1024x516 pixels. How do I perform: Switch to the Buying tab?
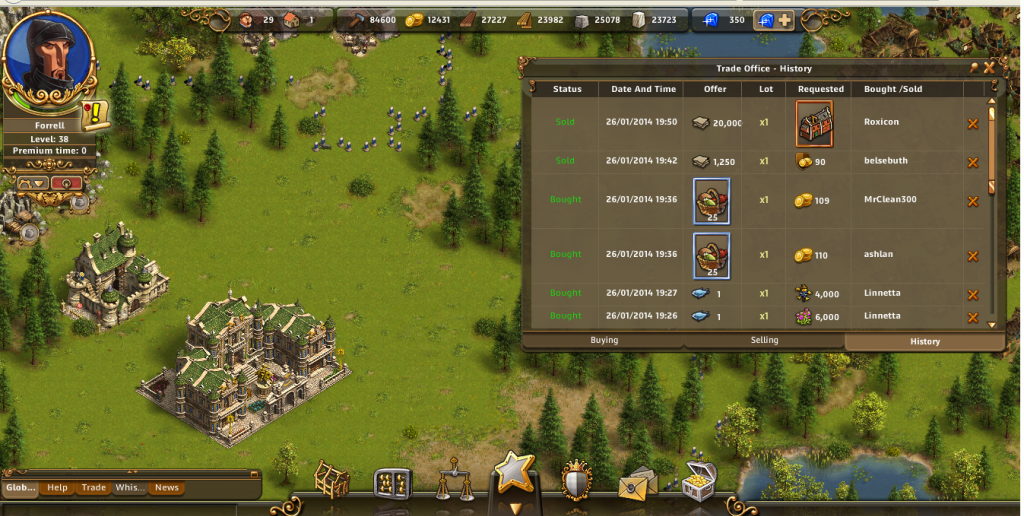tap(604, 341)
